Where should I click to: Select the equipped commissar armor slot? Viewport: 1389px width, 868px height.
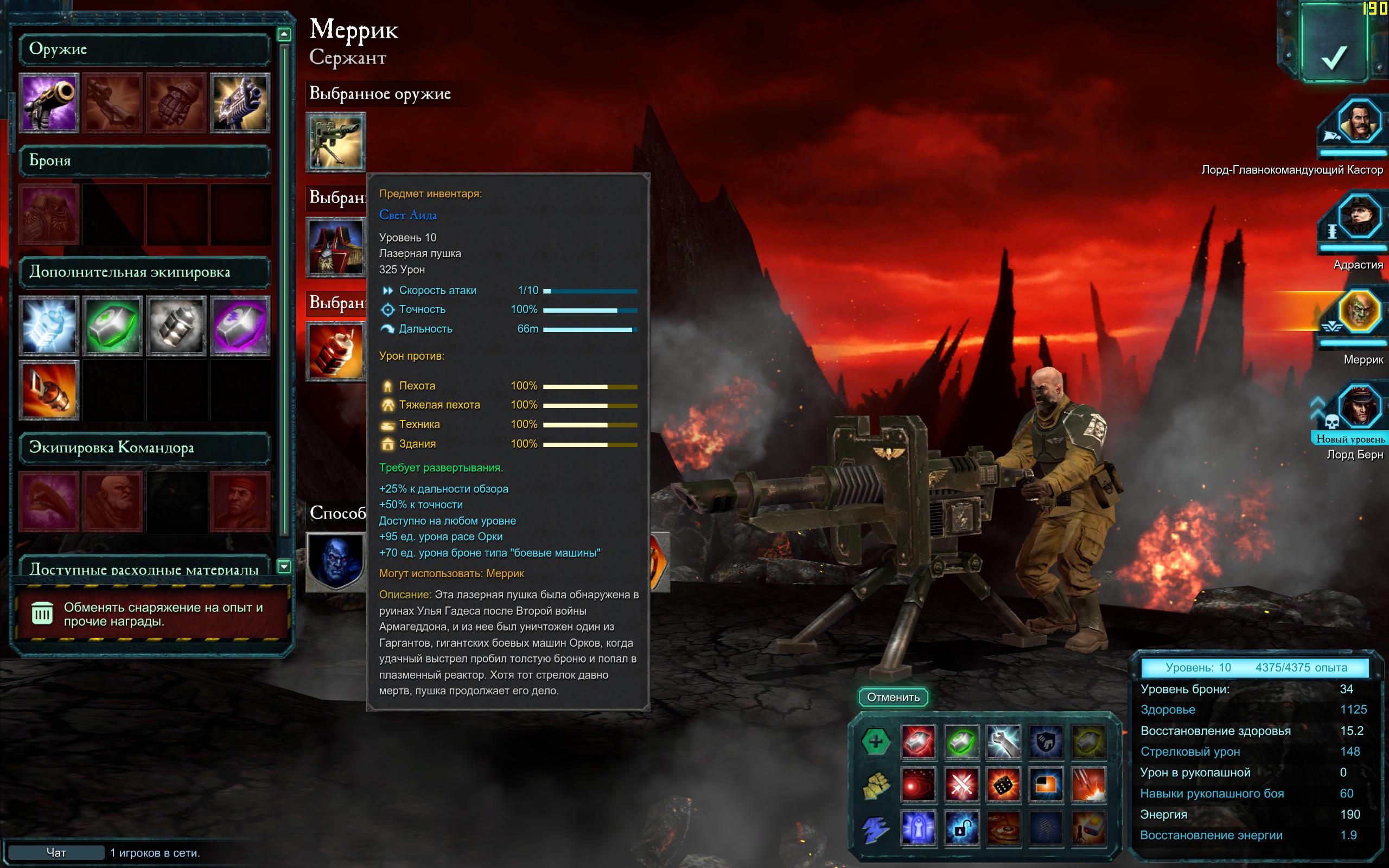point(336,247)
